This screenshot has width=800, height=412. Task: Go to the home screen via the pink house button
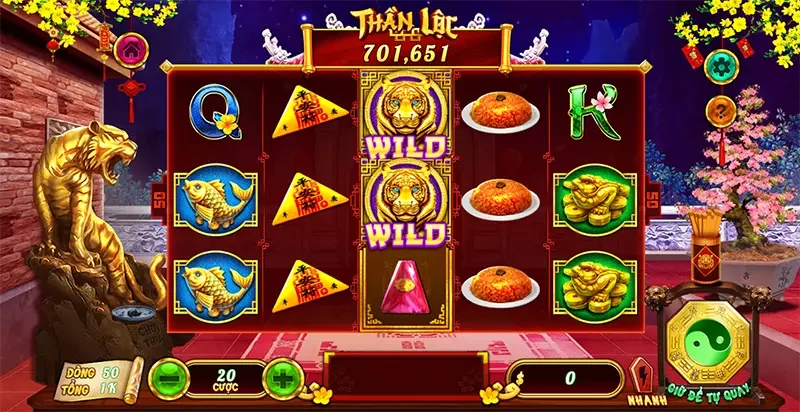click(130, 48)
